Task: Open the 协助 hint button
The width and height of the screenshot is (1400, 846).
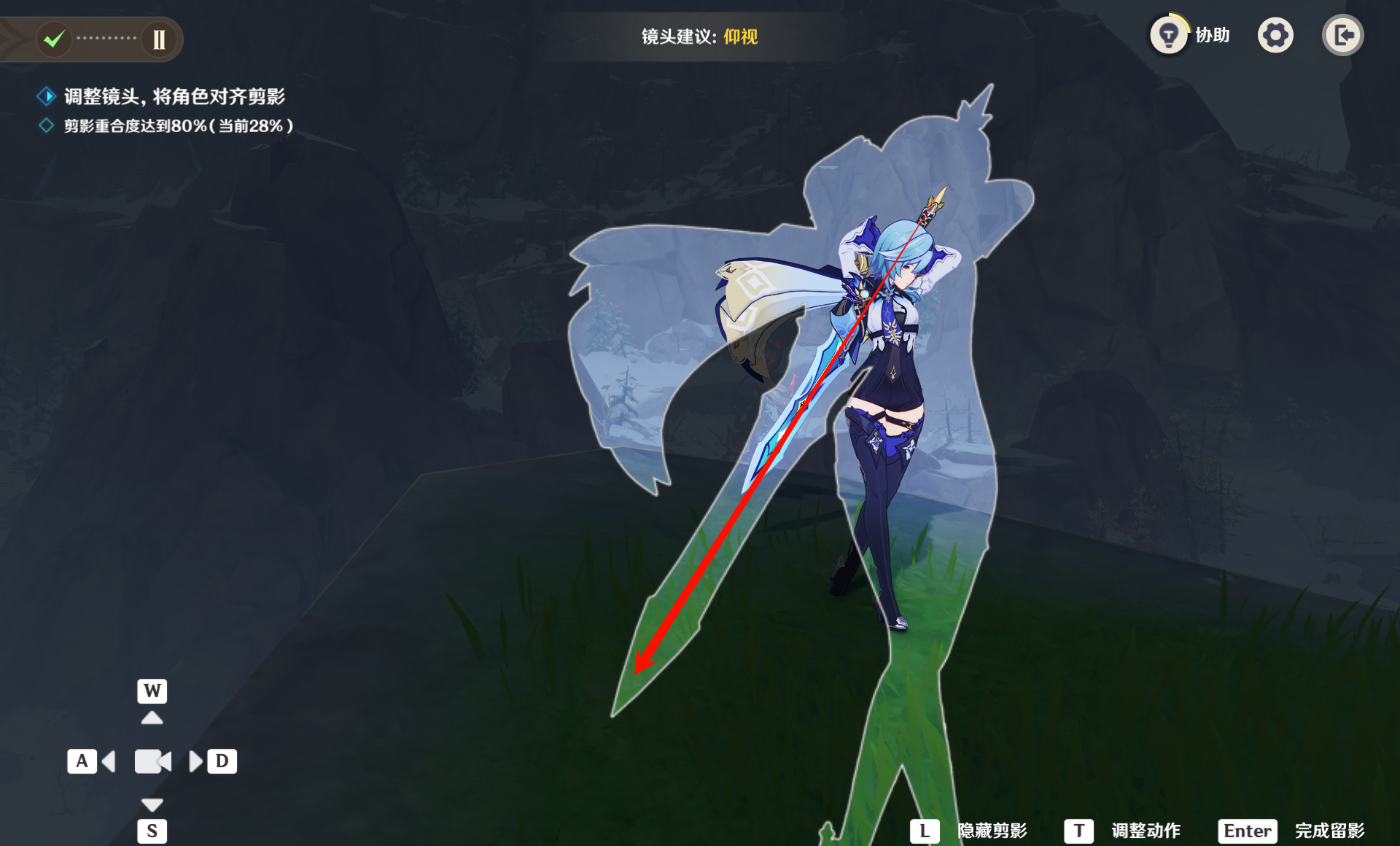Action: (x=1170, y=35)
